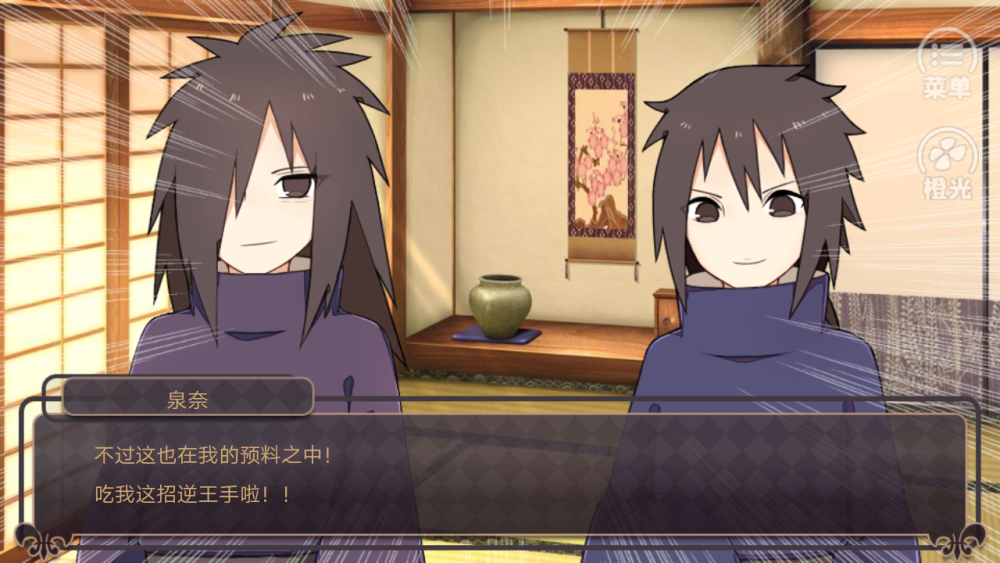The image size is (1000, 563).
Task: Tap the 橙光 logo button
Action: [946, 163]
